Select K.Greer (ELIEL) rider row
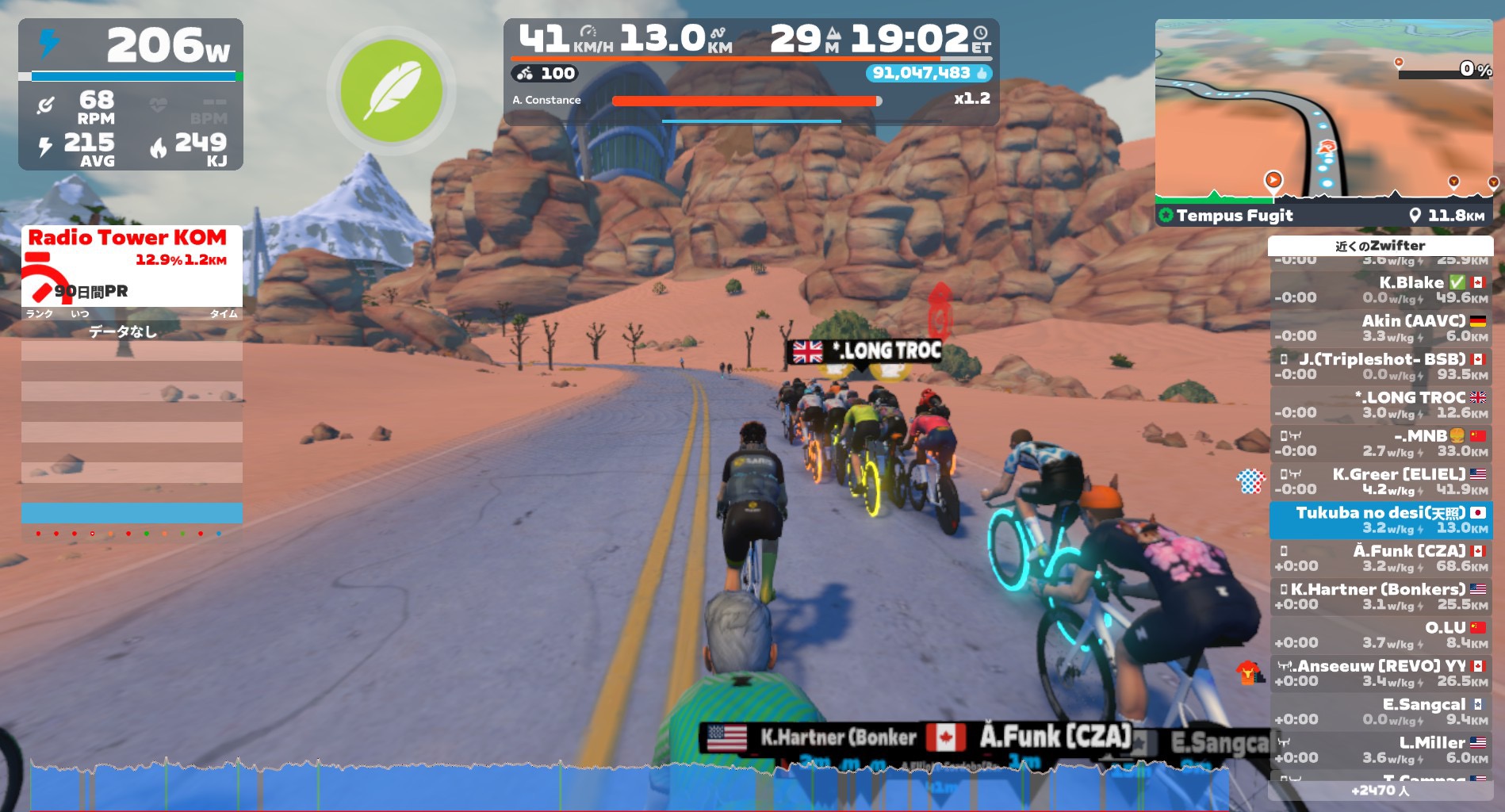 click(1381, 481)
